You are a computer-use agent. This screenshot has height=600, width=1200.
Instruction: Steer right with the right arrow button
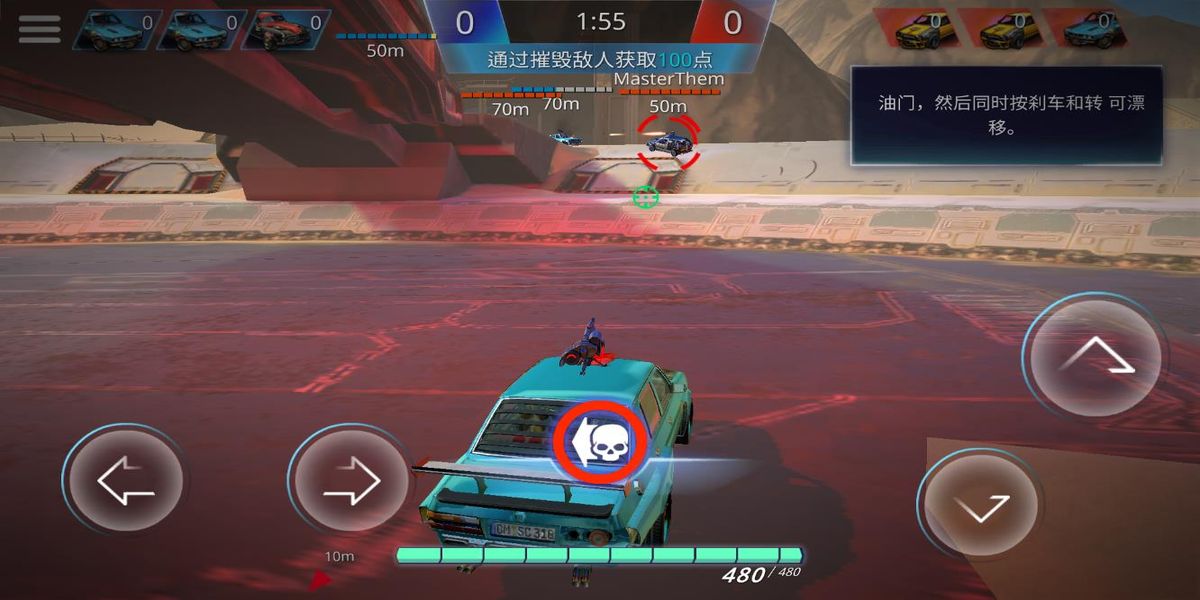[351, 482]
